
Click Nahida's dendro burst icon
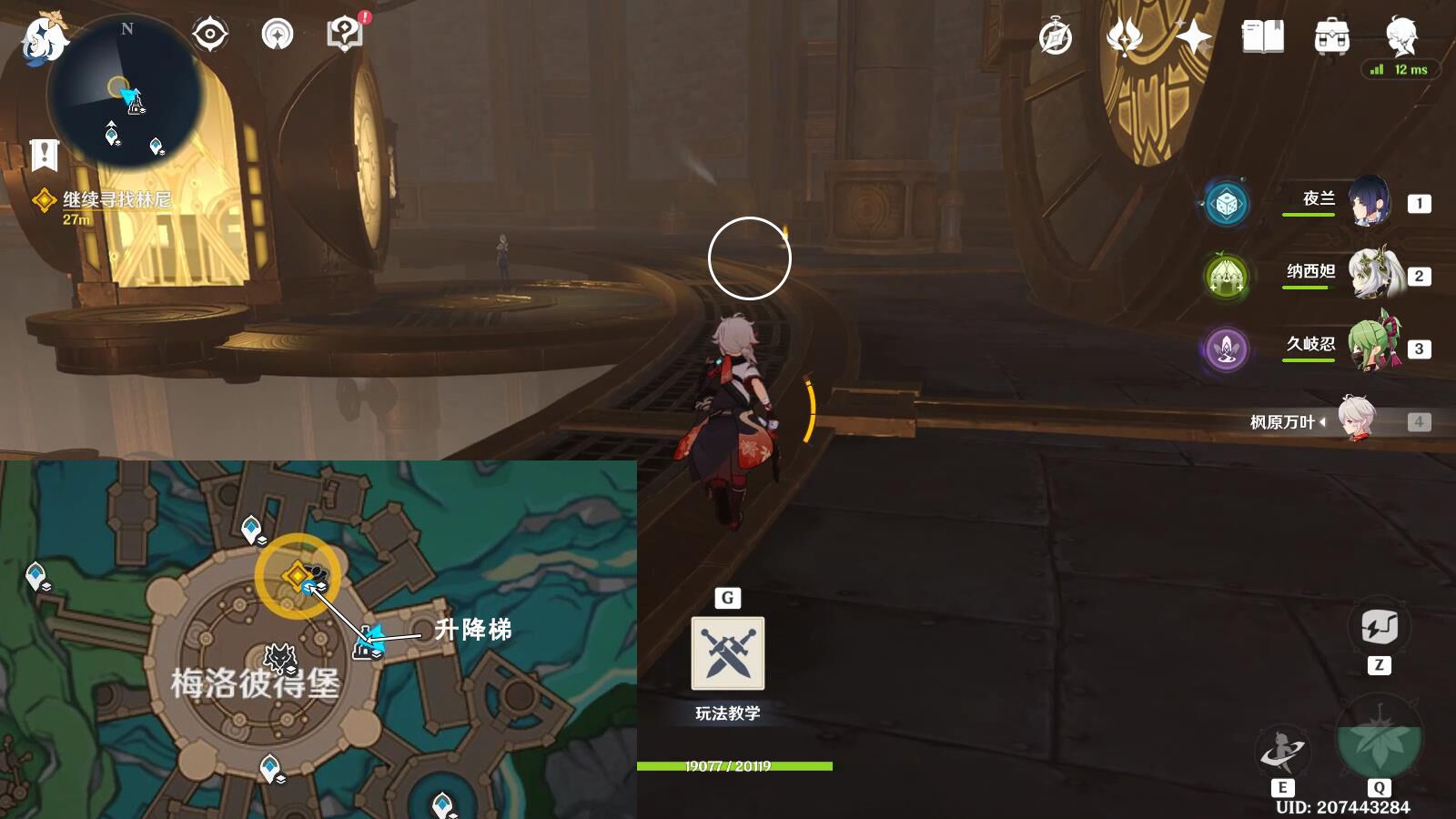tap(1225, 274)
